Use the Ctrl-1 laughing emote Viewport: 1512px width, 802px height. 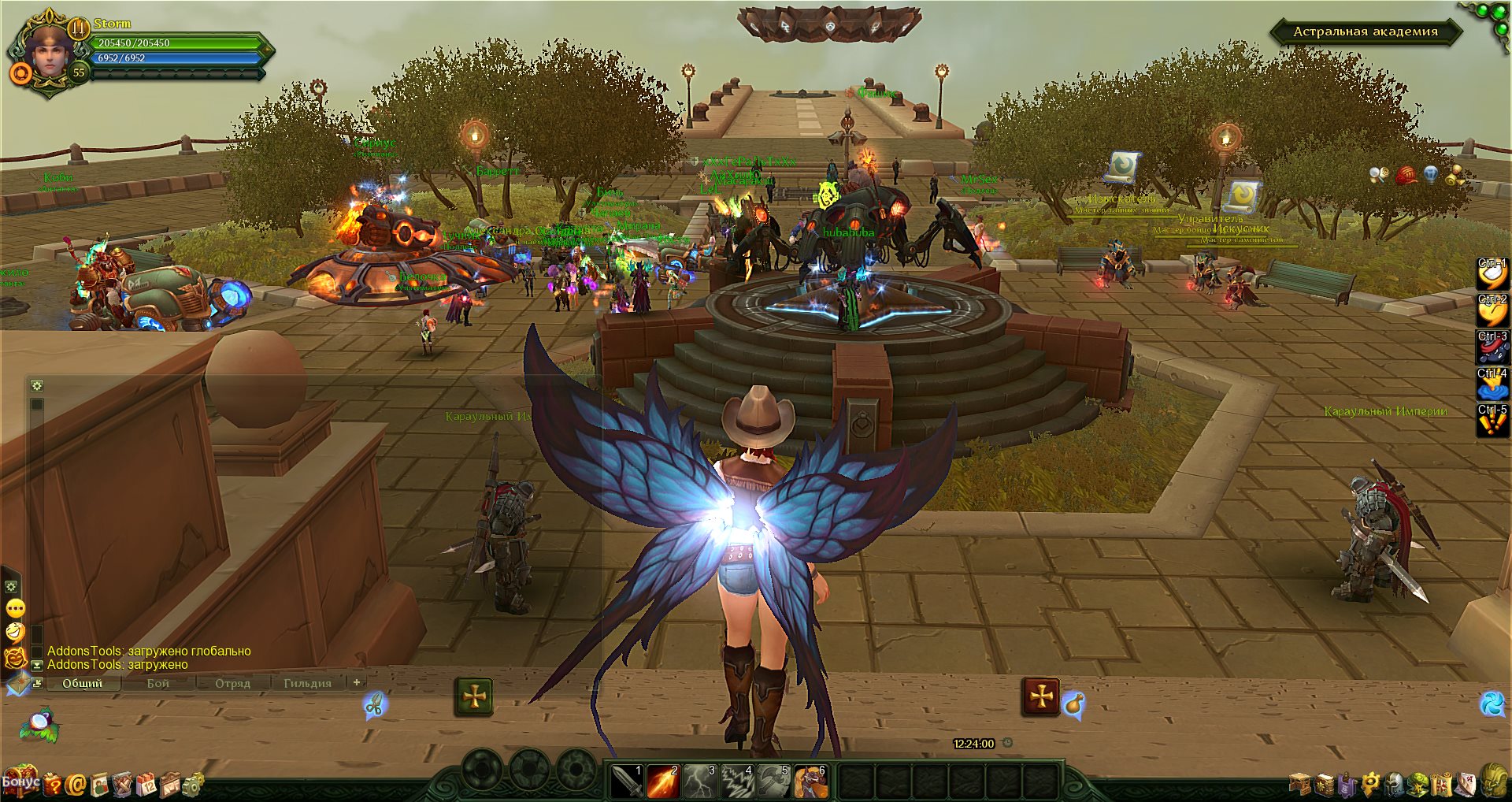[x=1492, y=273]
